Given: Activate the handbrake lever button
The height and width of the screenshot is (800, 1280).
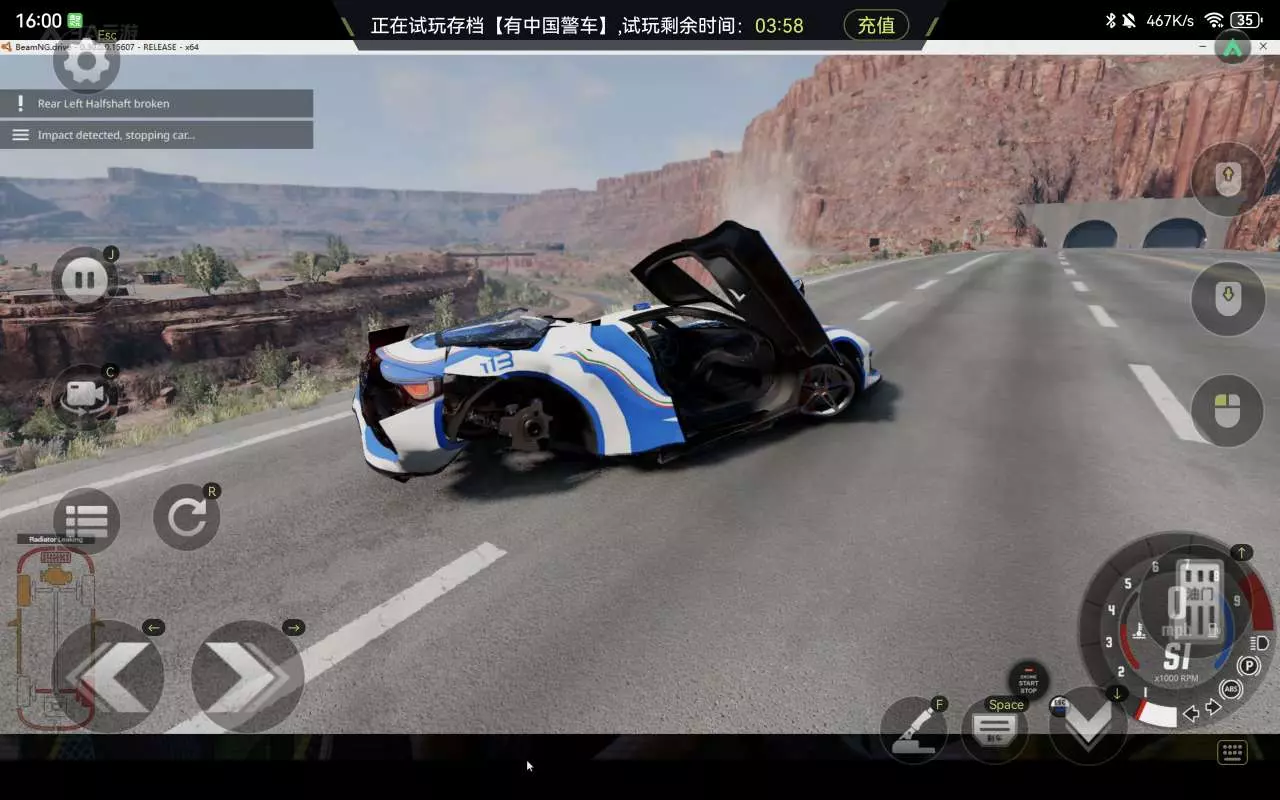Looking at the screenshot, I should 913,729.
